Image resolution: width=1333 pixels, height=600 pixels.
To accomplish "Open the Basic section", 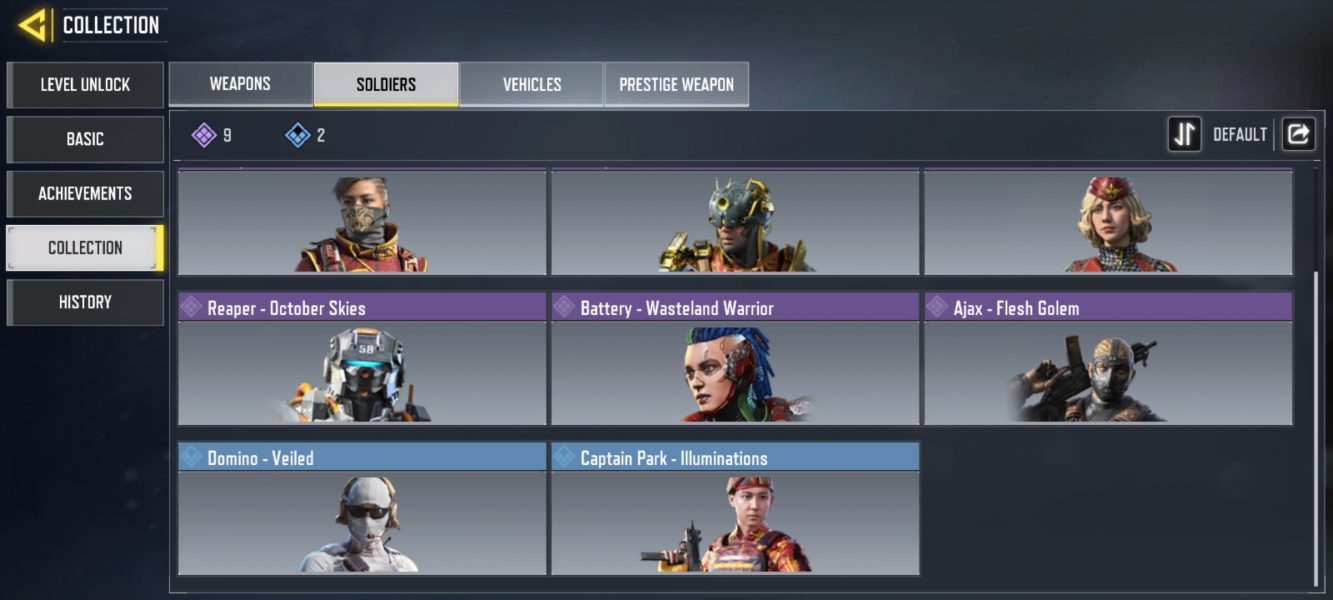I will (x=85, y=139).
